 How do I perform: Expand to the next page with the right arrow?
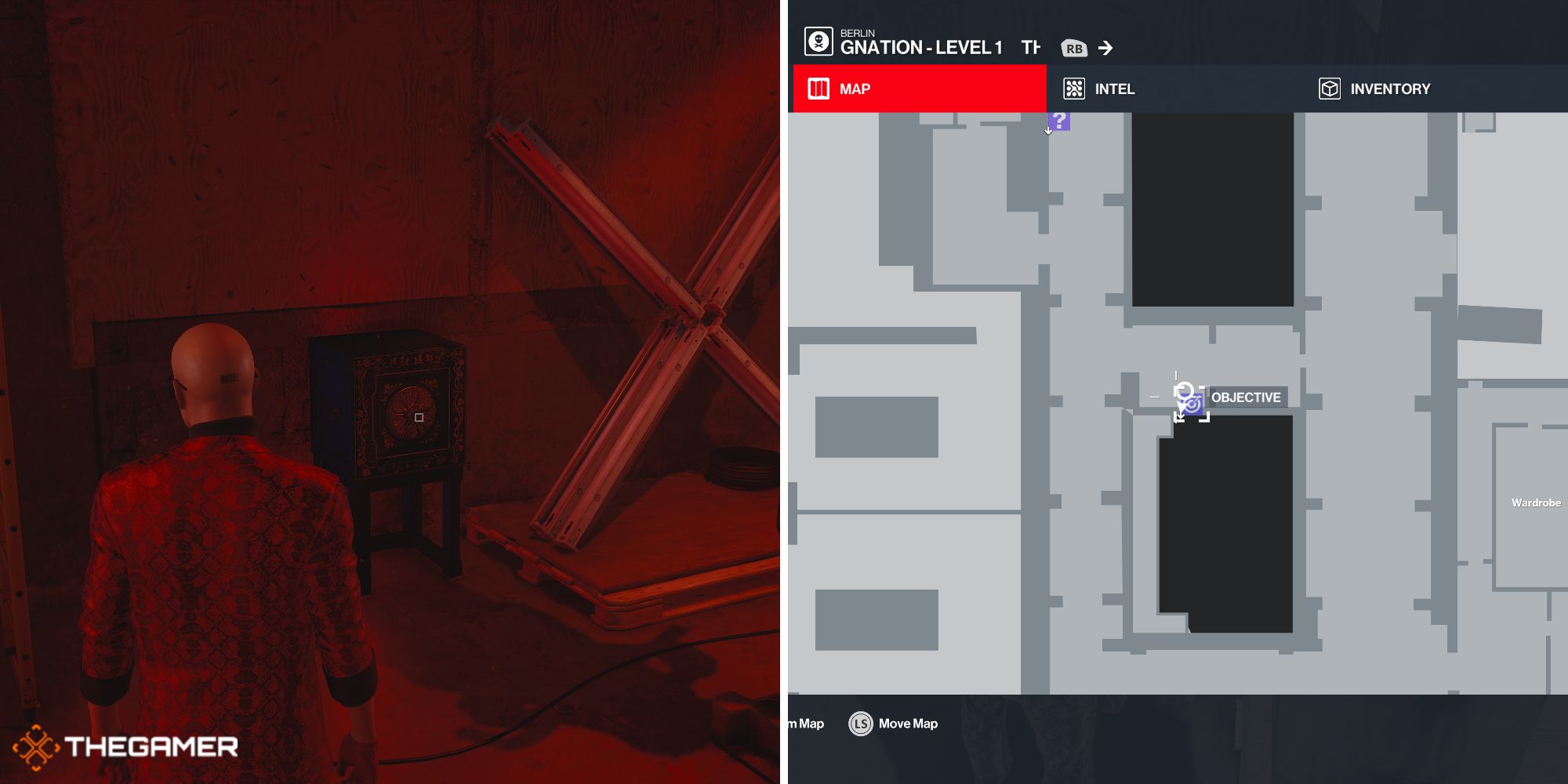[1107, 48]
